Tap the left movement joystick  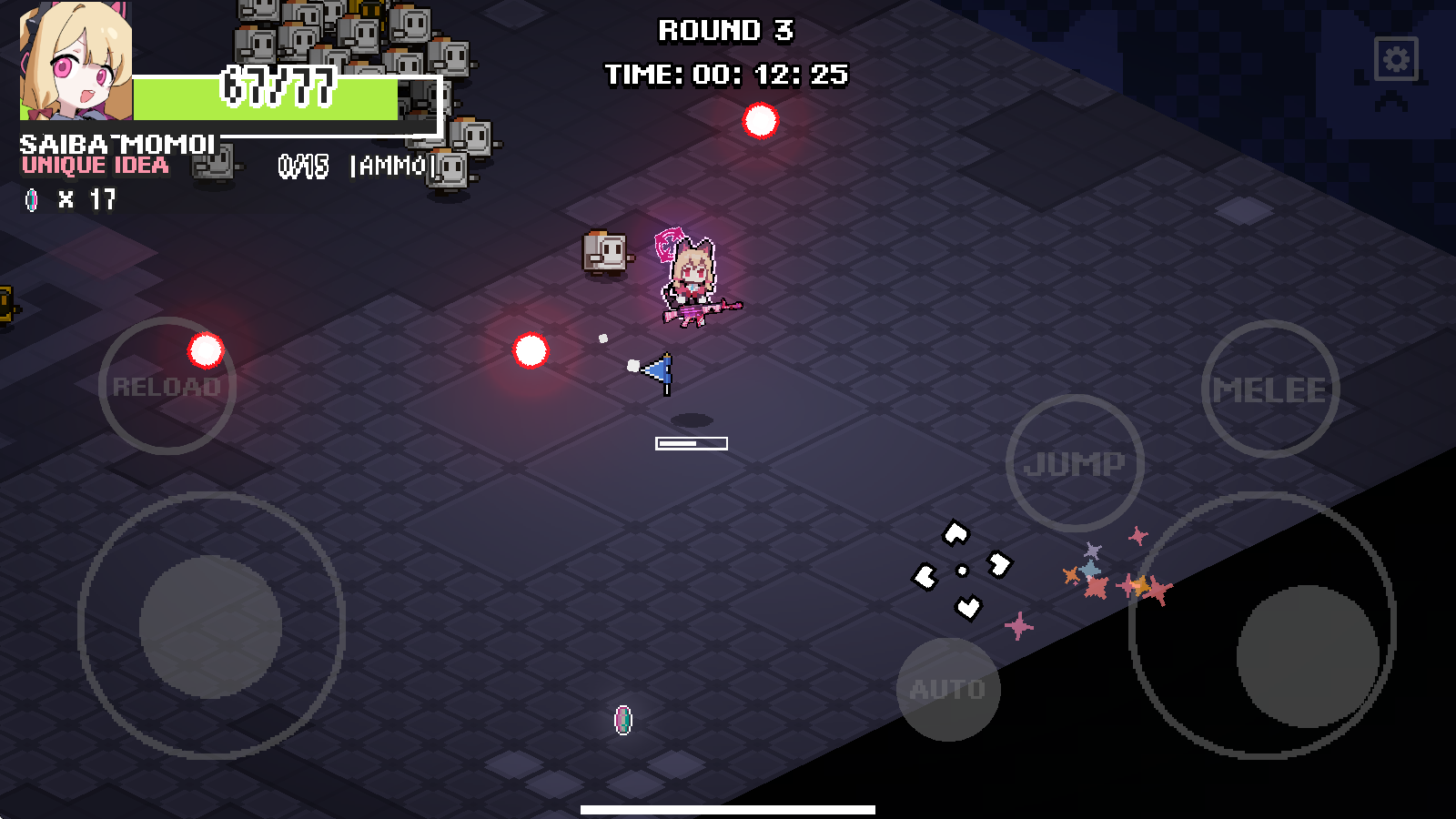[211, 626]
